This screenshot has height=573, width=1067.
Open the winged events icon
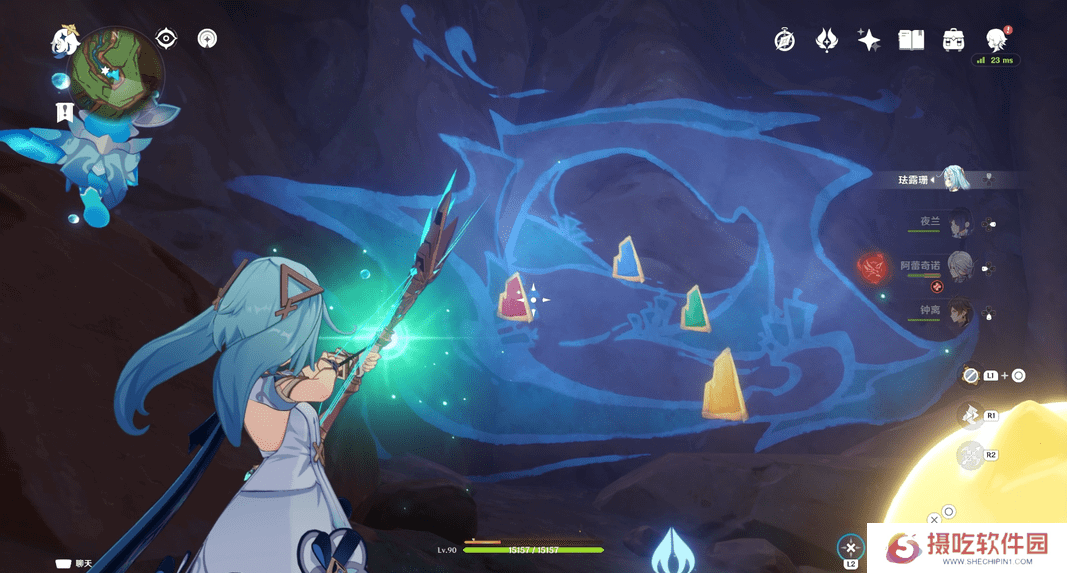point(826,40)
